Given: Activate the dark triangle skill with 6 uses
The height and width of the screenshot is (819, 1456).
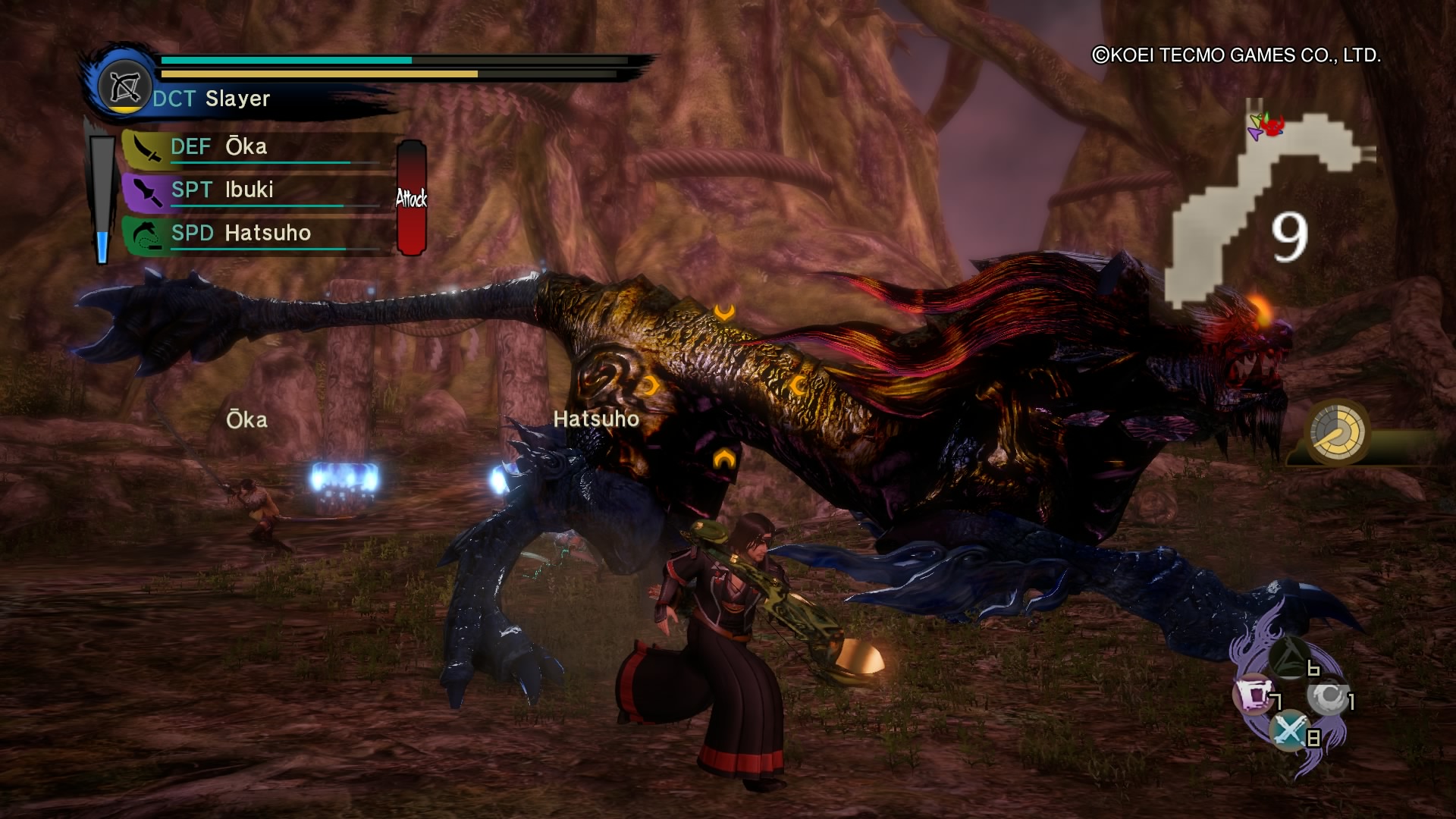Looking at the screenshot, I should [x=1288, y=658].
